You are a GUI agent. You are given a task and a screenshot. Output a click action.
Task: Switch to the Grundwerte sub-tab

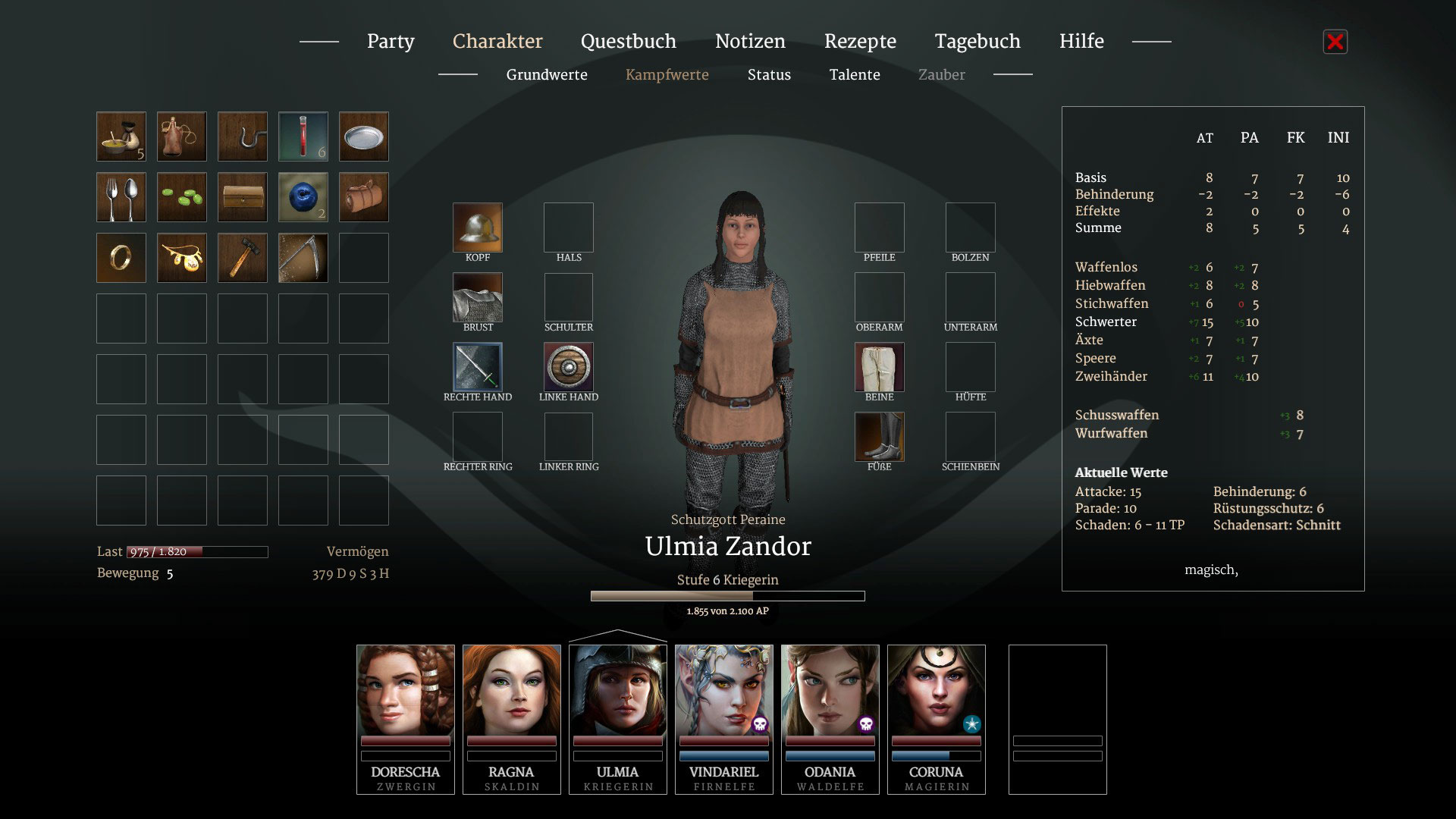(547, 75)
